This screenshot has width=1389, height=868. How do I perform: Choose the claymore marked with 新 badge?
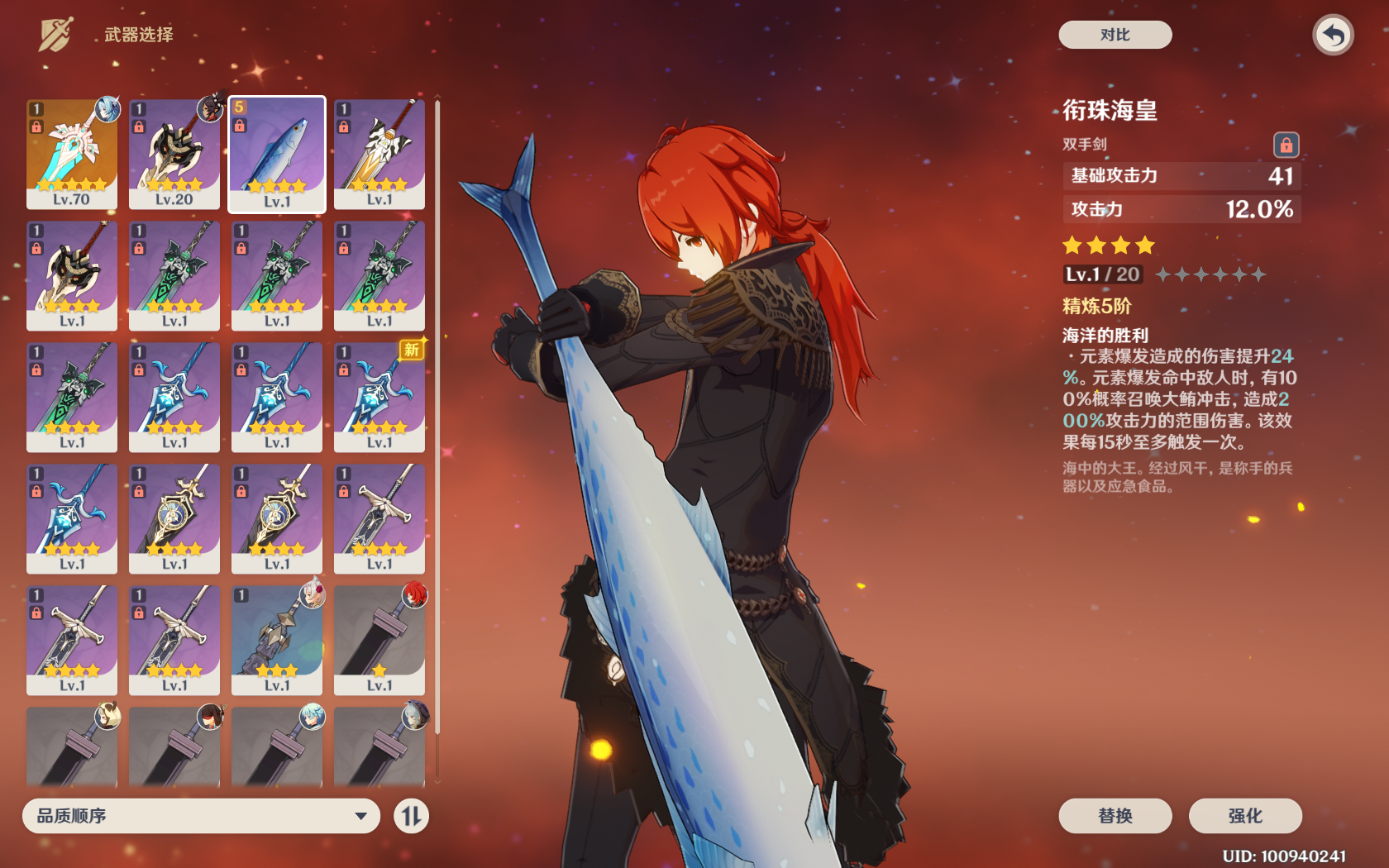pos(379,397)
